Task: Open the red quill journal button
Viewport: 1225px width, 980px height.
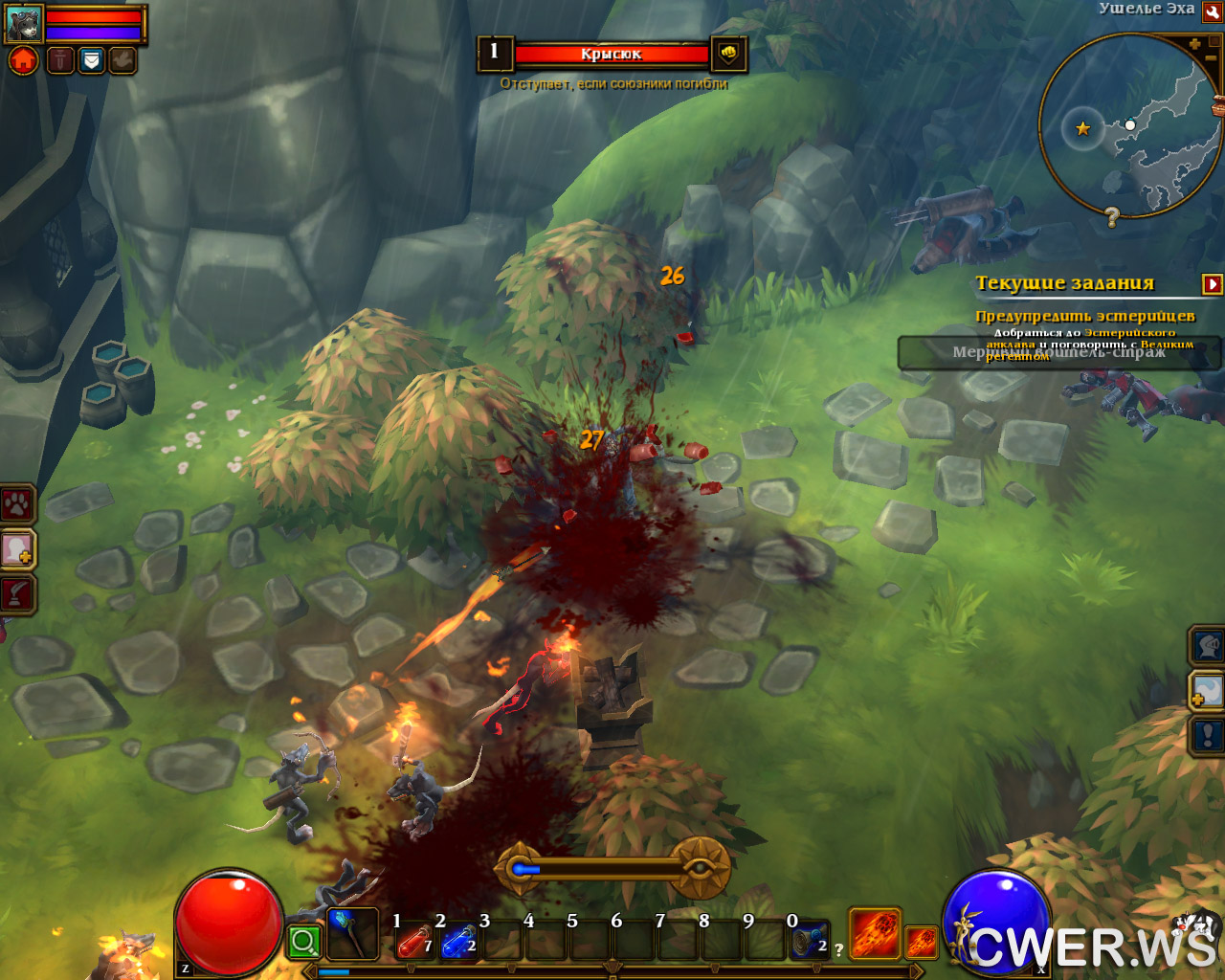Action: tap(17, 594)
